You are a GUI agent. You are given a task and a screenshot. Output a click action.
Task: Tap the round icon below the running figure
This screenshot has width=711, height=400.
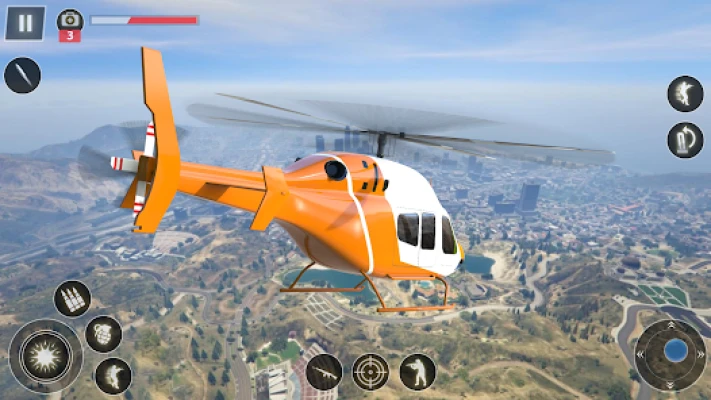click(x=685, y=139)
